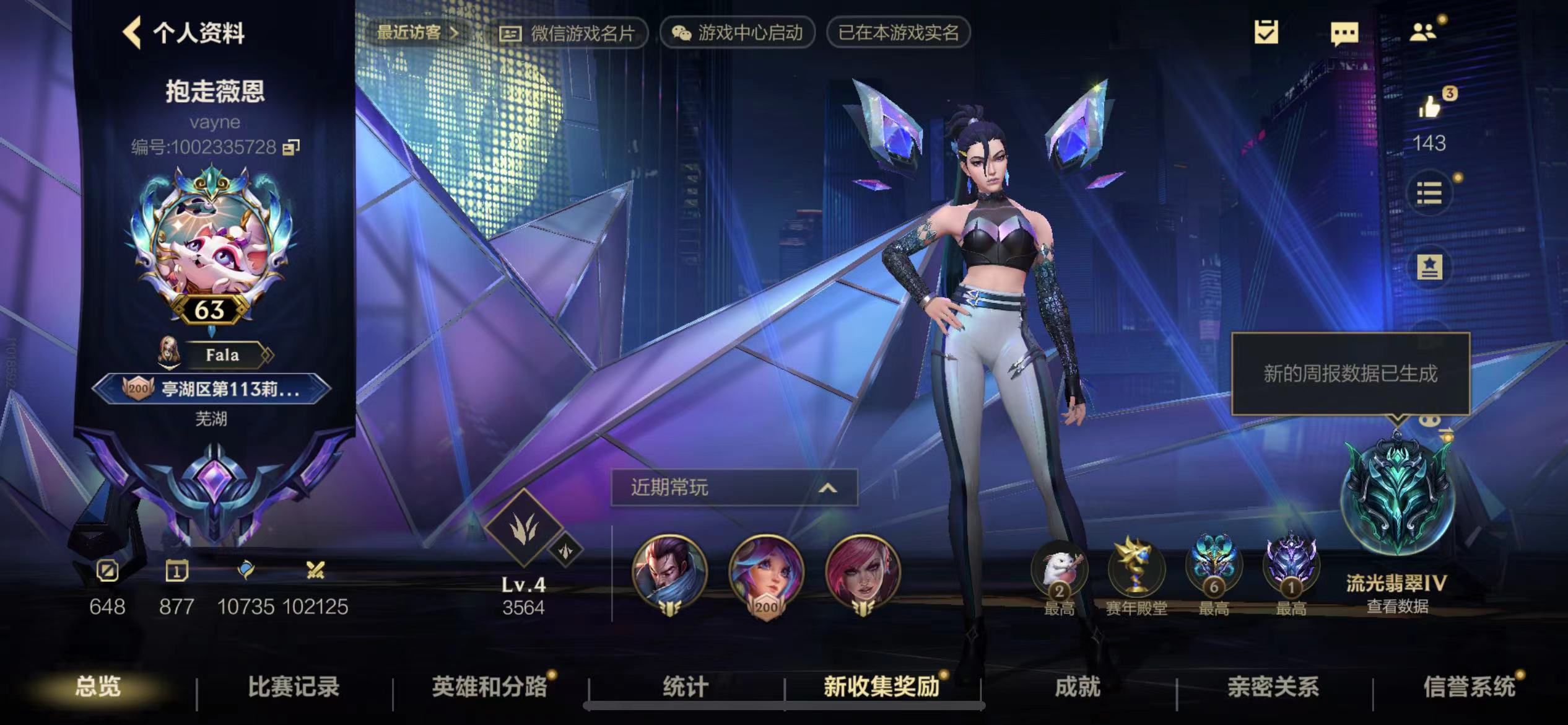This screenshot has height=725, width=1568.
Task: Switch to the 比赛记录 tab
Action: [x=294, y=687]
